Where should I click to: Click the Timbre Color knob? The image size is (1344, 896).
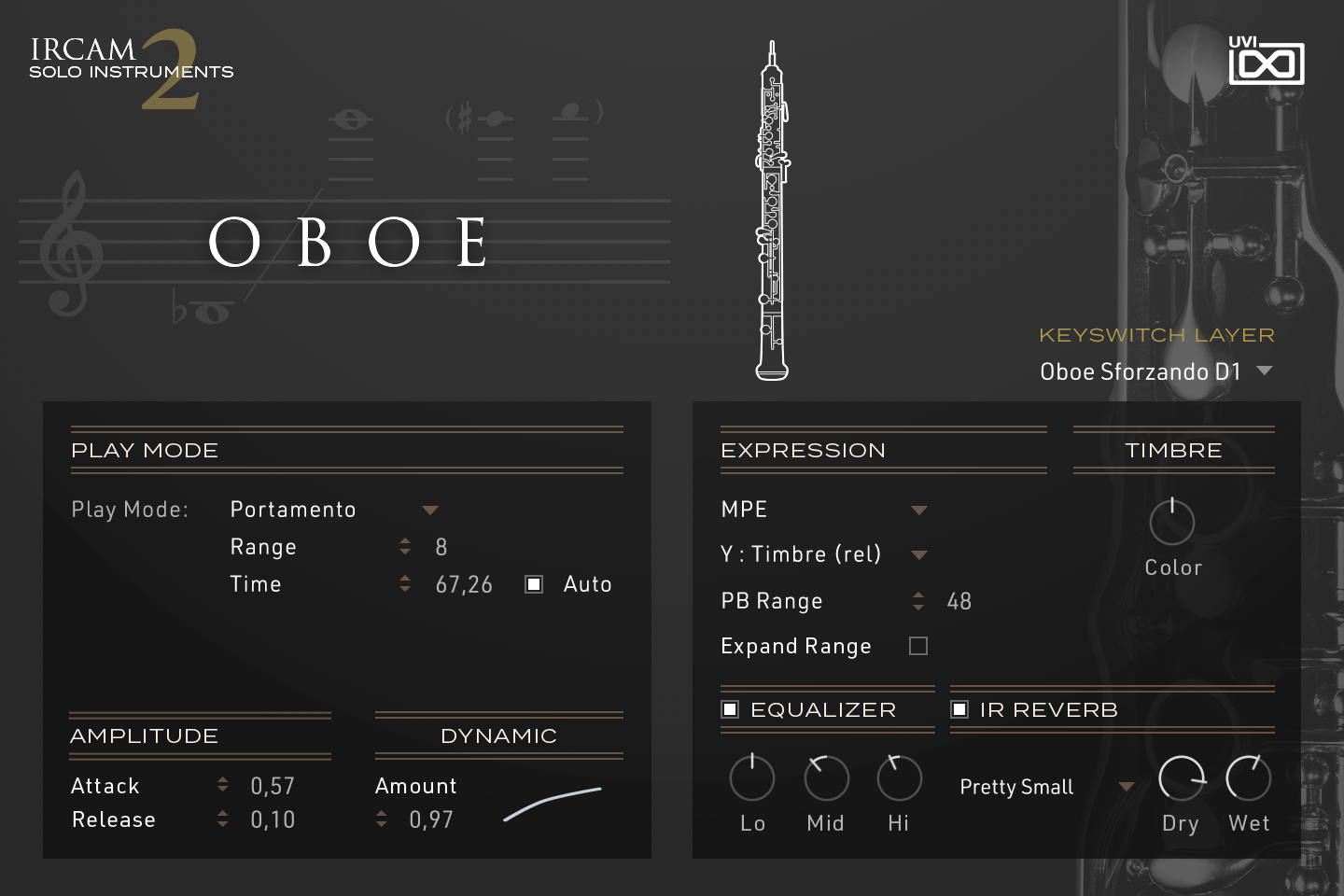coord(1172,523)
